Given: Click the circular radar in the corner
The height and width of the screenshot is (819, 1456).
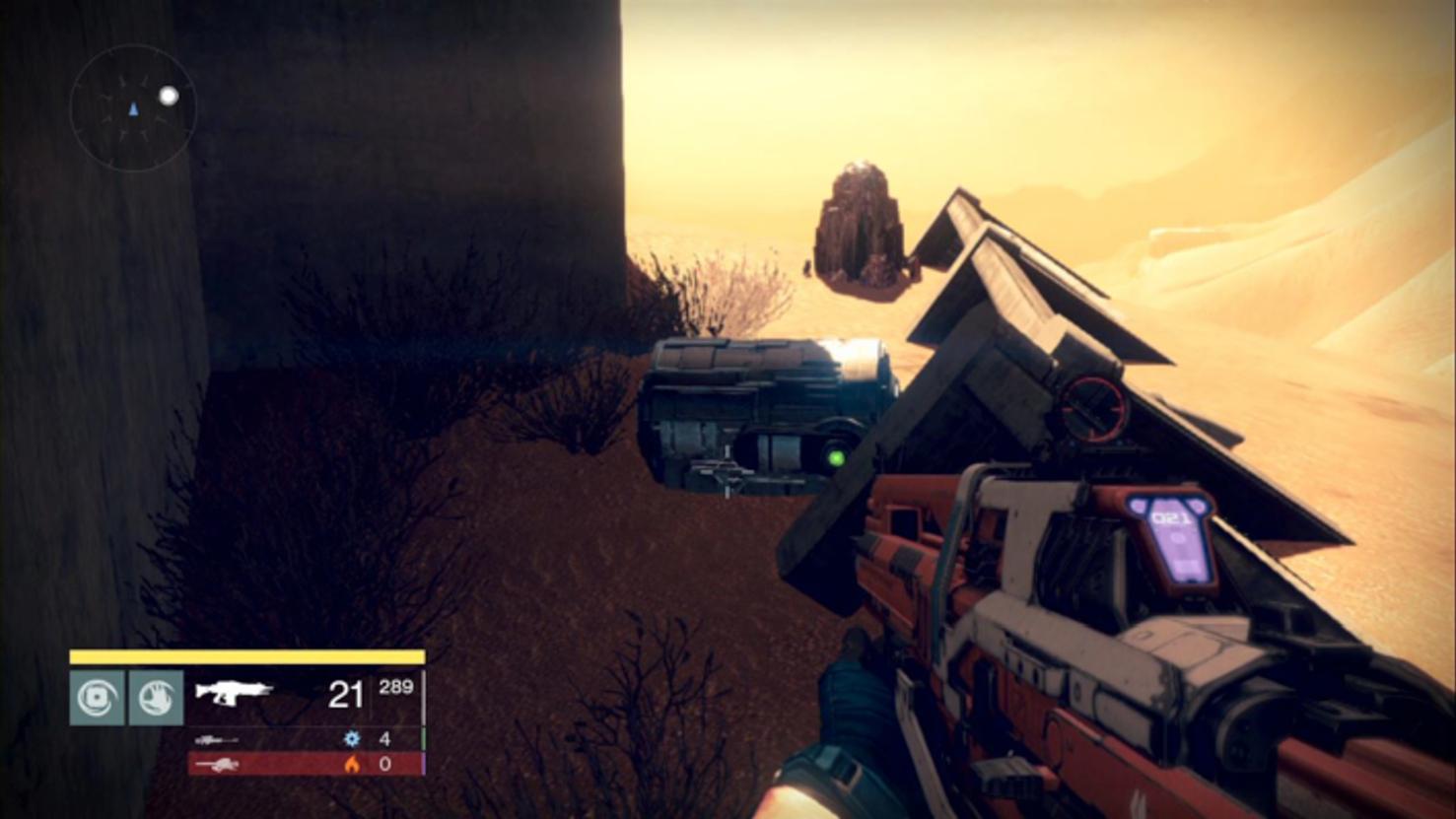Looking at the screenshot, I should point(133,108).
